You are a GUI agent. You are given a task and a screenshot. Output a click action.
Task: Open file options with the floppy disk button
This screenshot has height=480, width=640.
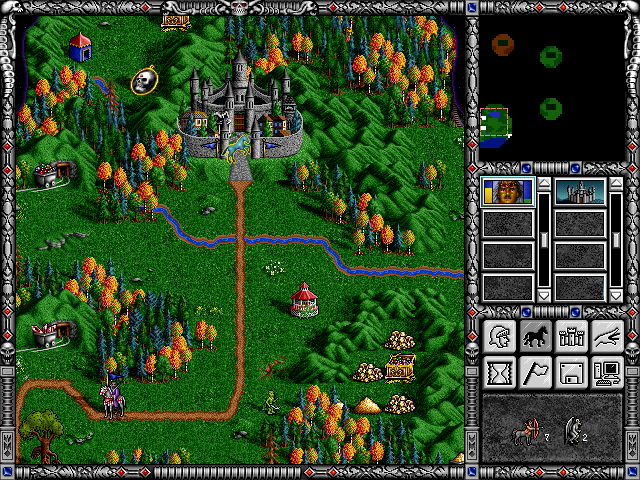click(x=570, y=373)
